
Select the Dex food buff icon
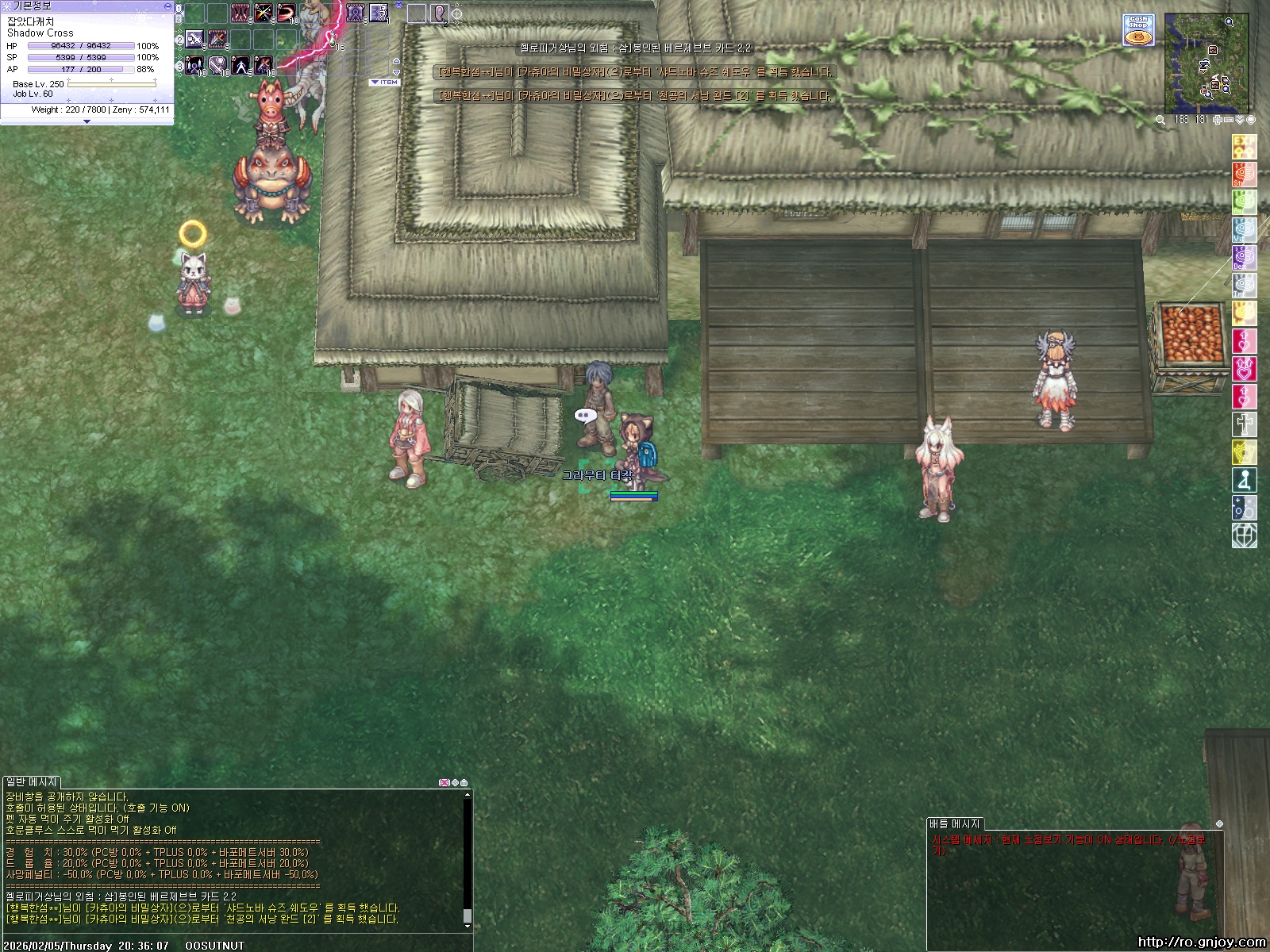coord(1244,258)
